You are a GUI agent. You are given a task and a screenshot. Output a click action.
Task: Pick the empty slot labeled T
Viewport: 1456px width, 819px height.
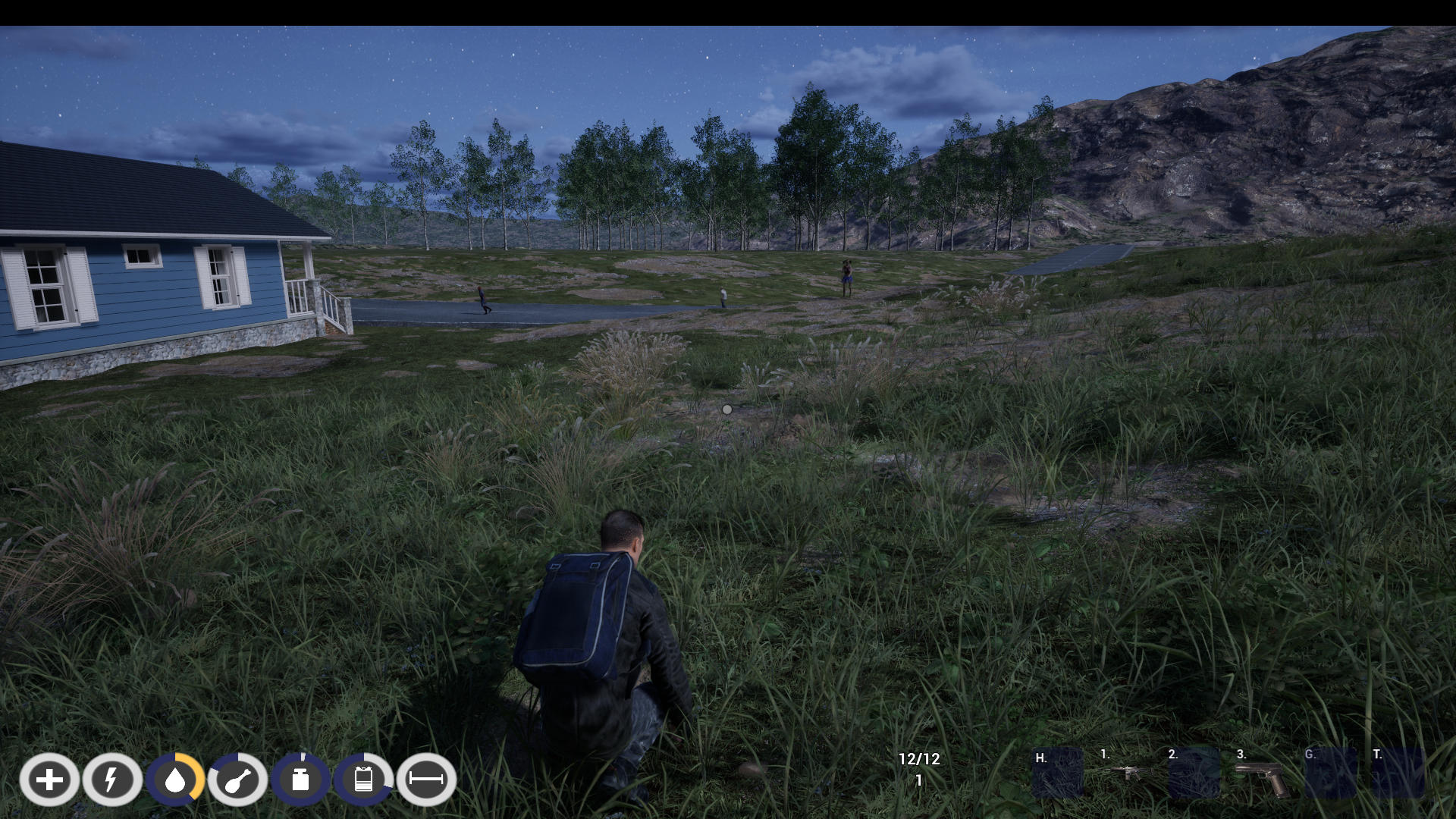click(1398, 773)
